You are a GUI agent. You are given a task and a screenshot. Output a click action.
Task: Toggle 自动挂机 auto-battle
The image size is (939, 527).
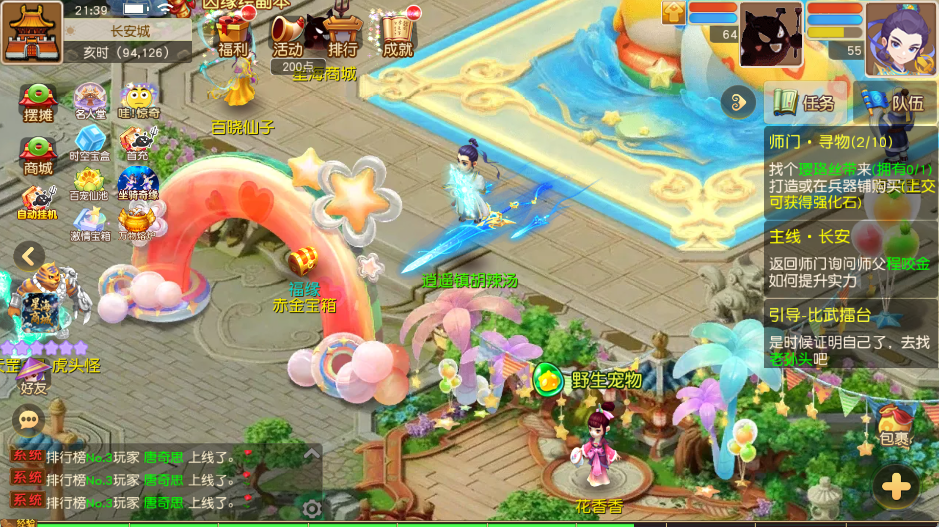tap(38, 202)
